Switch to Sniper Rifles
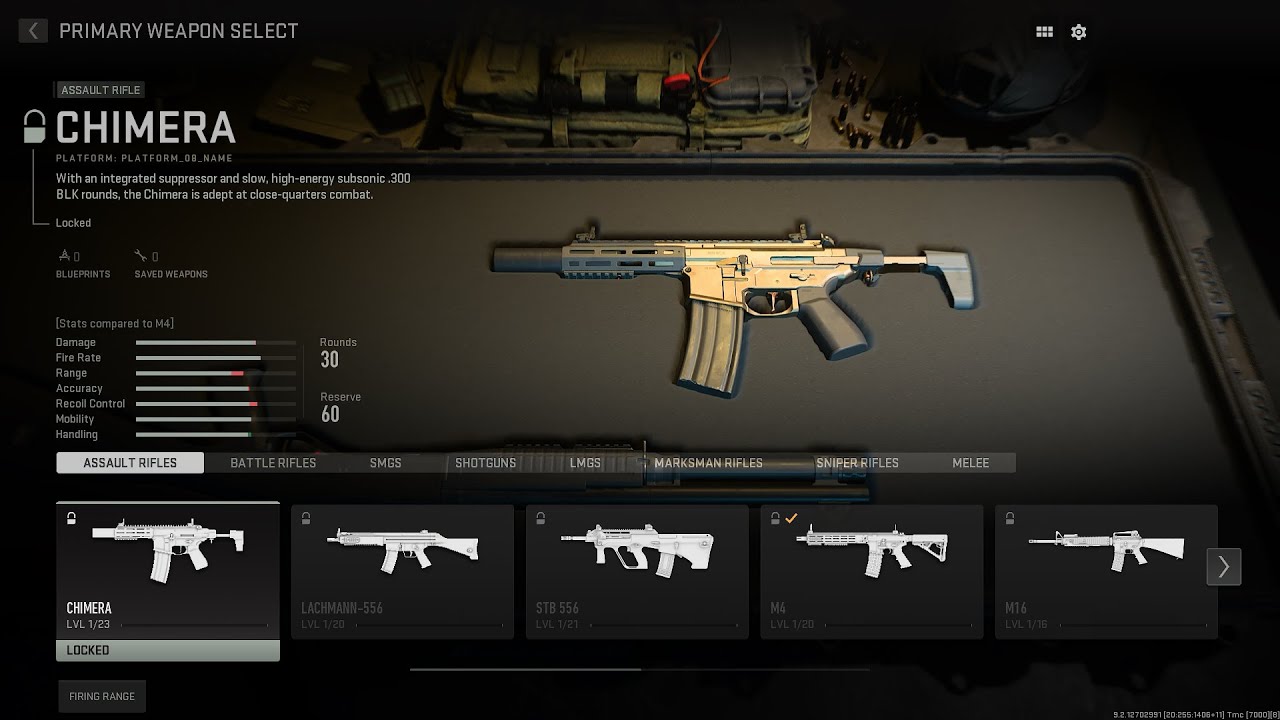Viewport: 1280px width, 720px height. point(857,463)
